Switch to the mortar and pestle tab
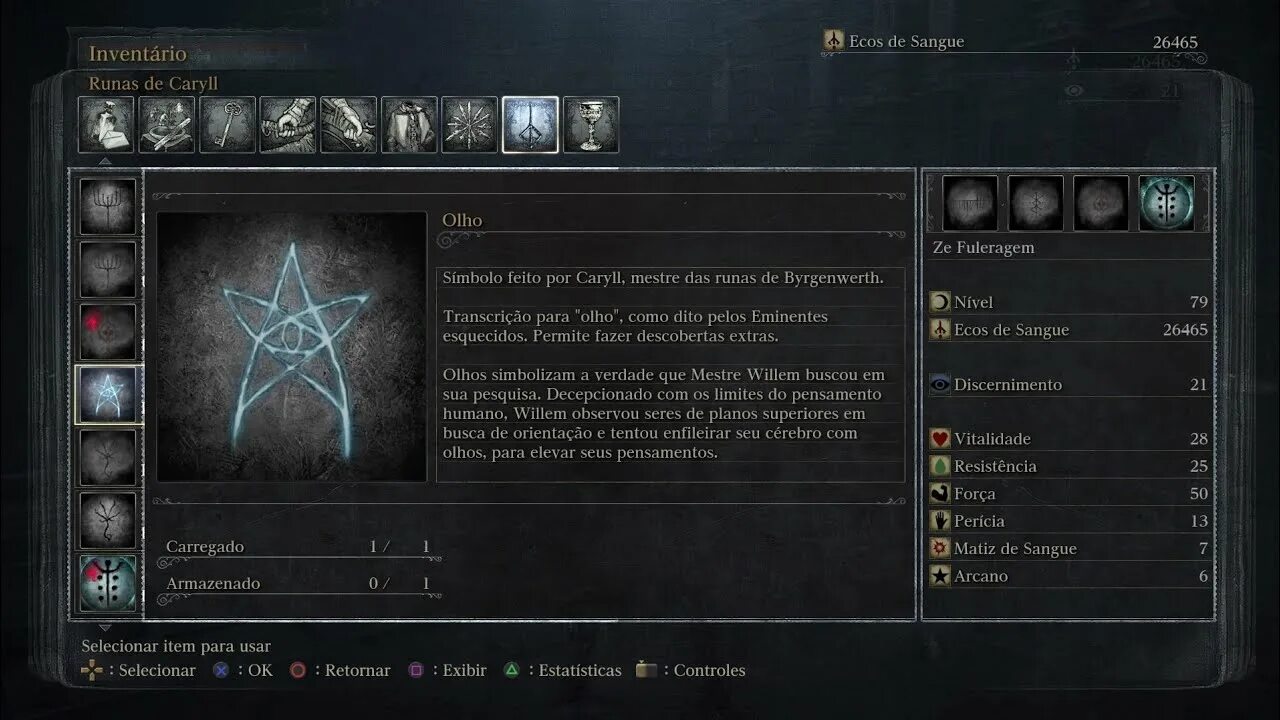 [x=167, y=125]
